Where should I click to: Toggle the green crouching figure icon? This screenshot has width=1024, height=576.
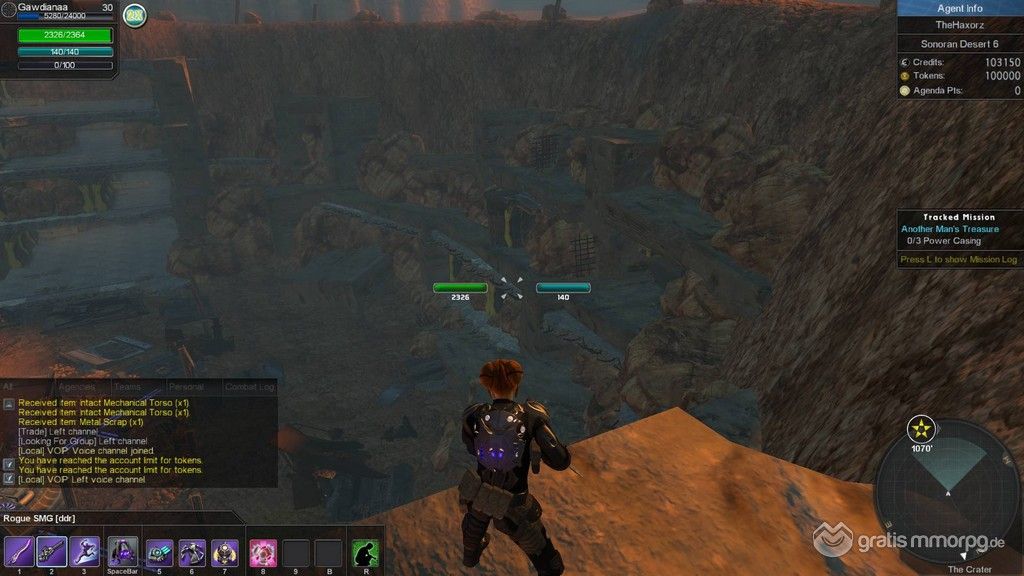(x=366, y=552)
